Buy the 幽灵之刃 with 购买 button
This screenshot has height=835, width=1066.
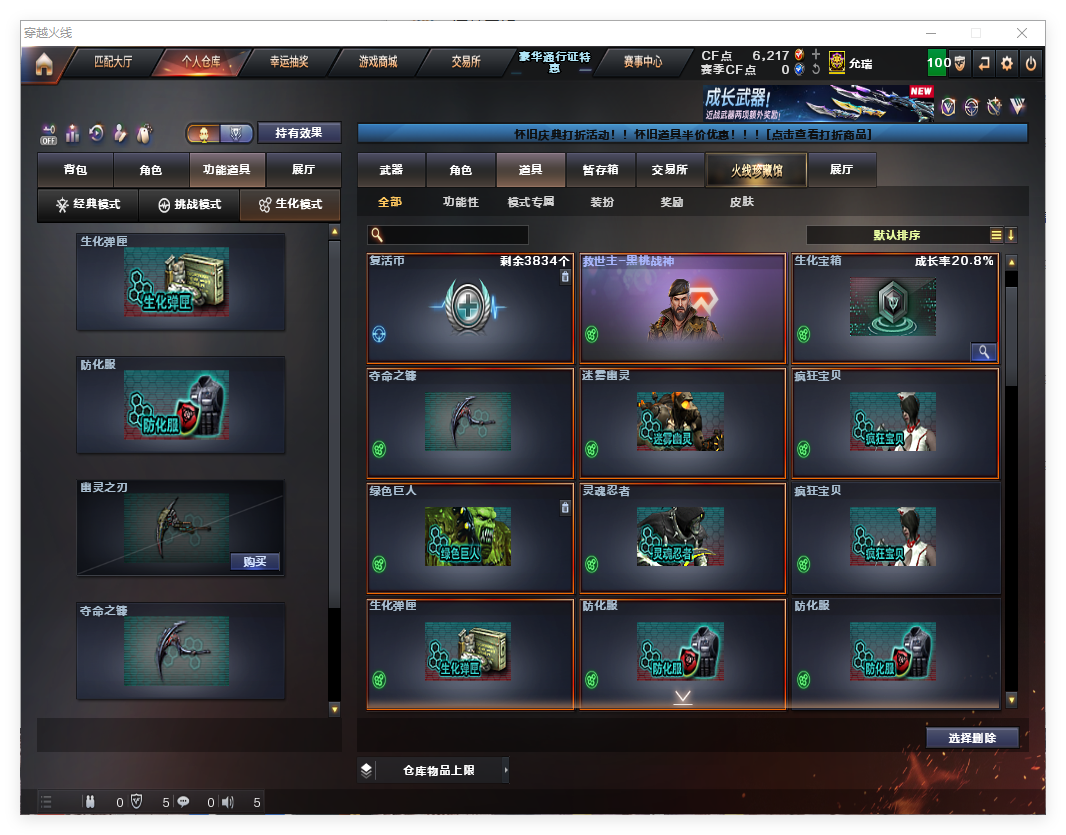coord(254,561)
